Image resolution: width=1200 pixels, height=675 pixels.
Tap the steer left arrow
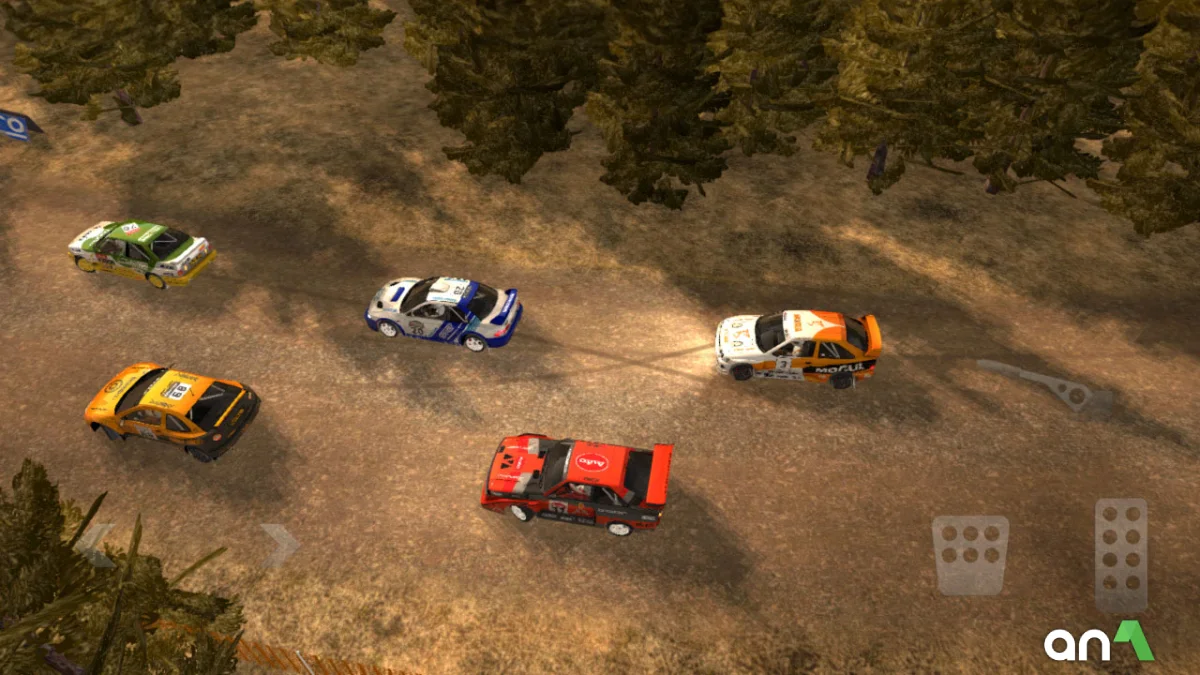(96, 543)
